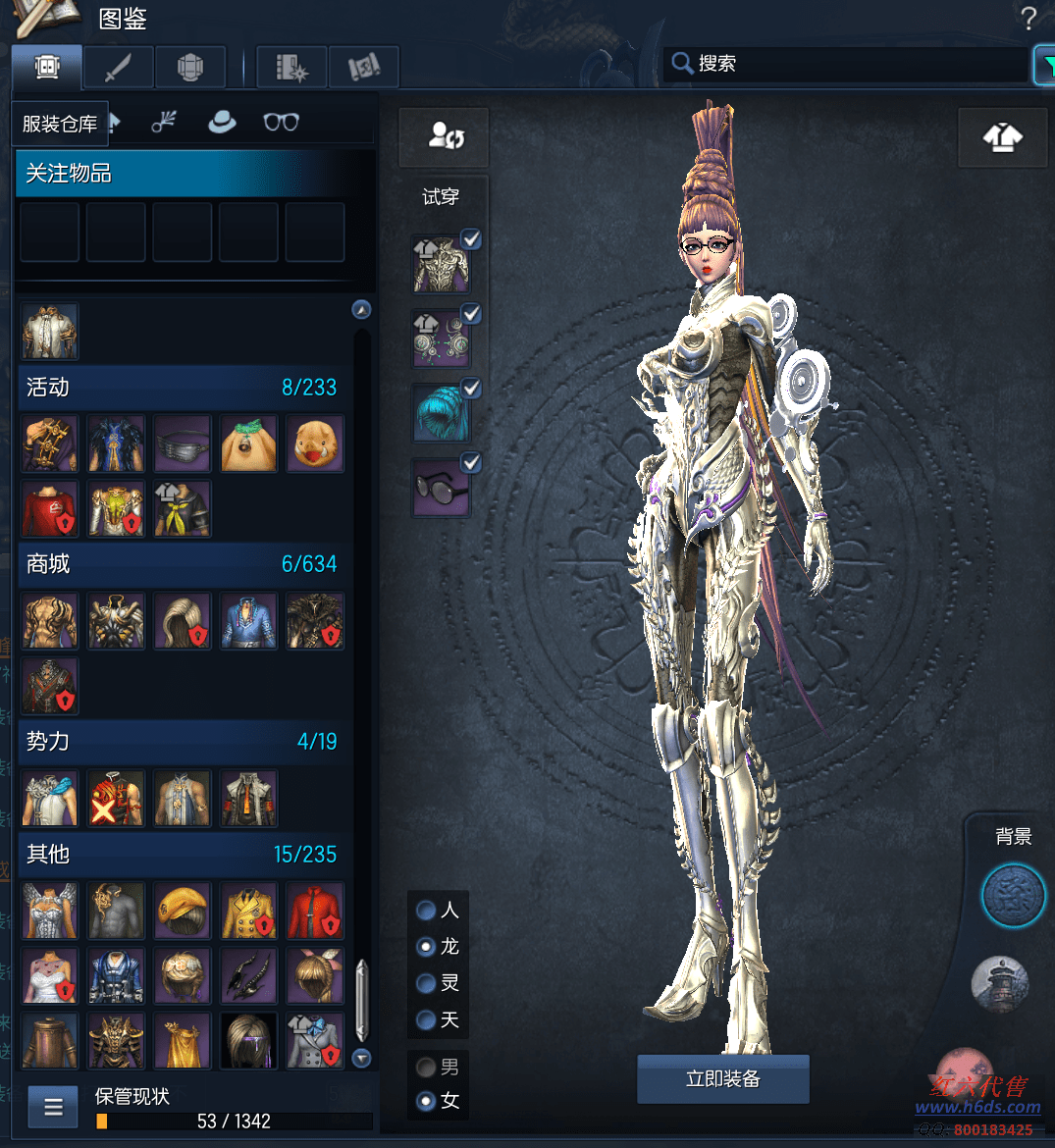Choose the 灵 race option
The height and width of the screenshot is (1148, 1055).
pos(427,983)
